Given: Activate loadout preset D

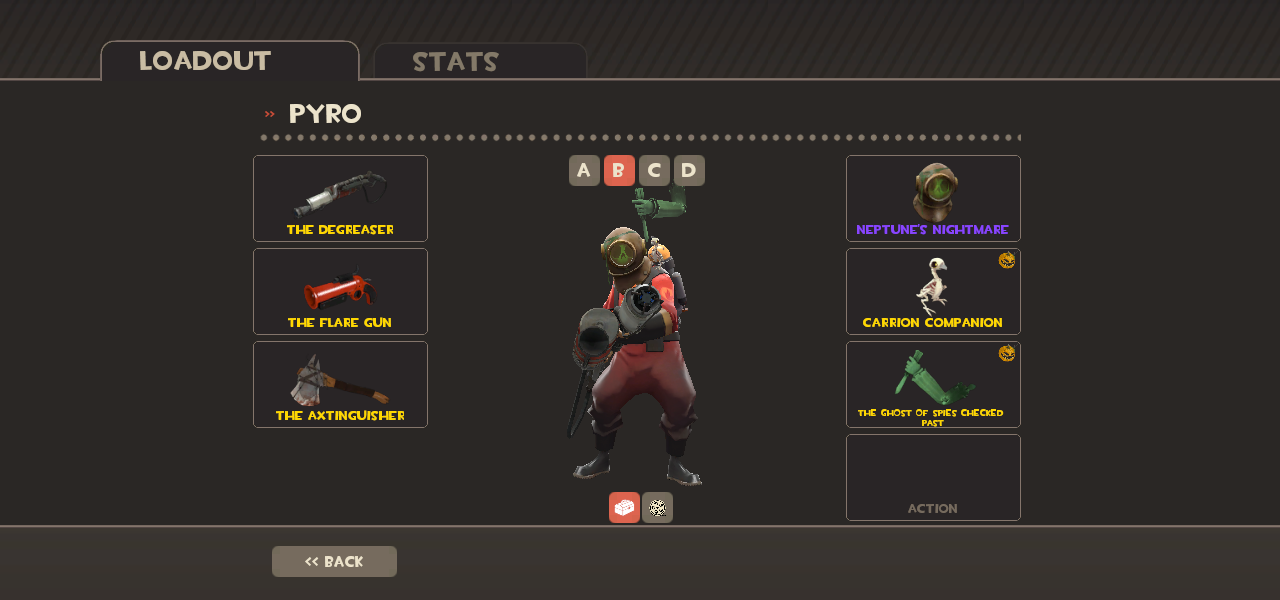Looking at the screenshot, I should 689,171.
